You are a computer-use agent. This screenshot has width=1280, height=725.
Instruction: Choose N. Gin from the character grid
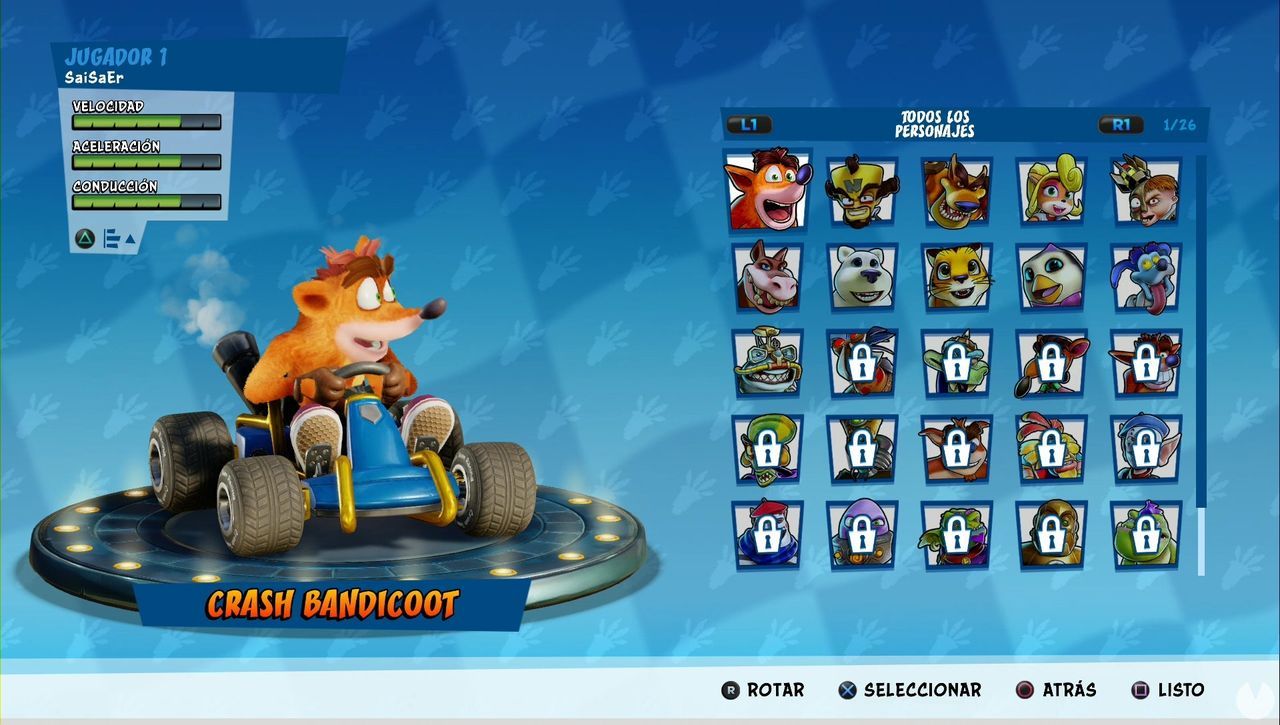click(x=1148, y=190)
